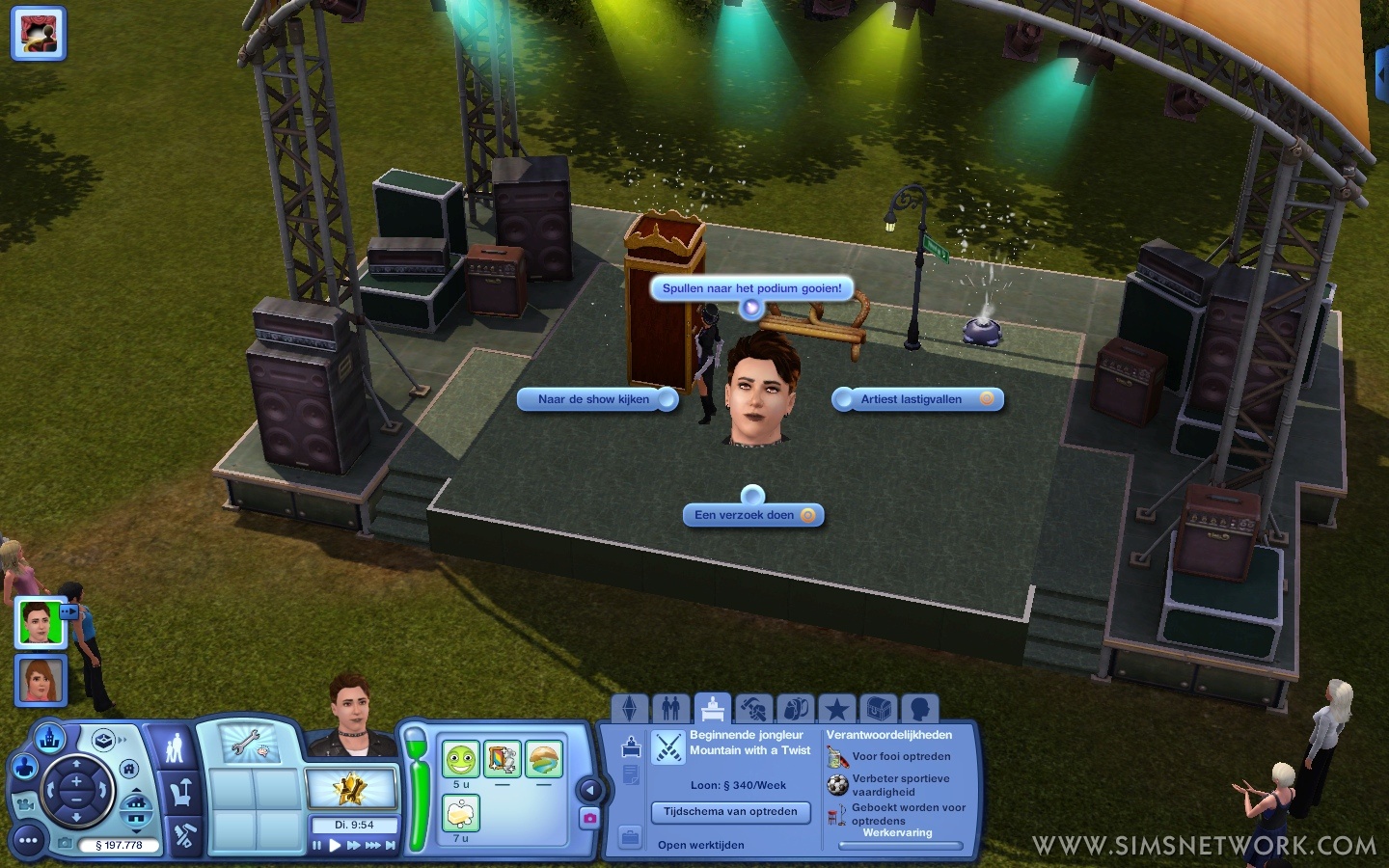Open the Simology head profile tab
Image resolution: width=1389 pixels, height=868 pixels.
tap(920, 710)
